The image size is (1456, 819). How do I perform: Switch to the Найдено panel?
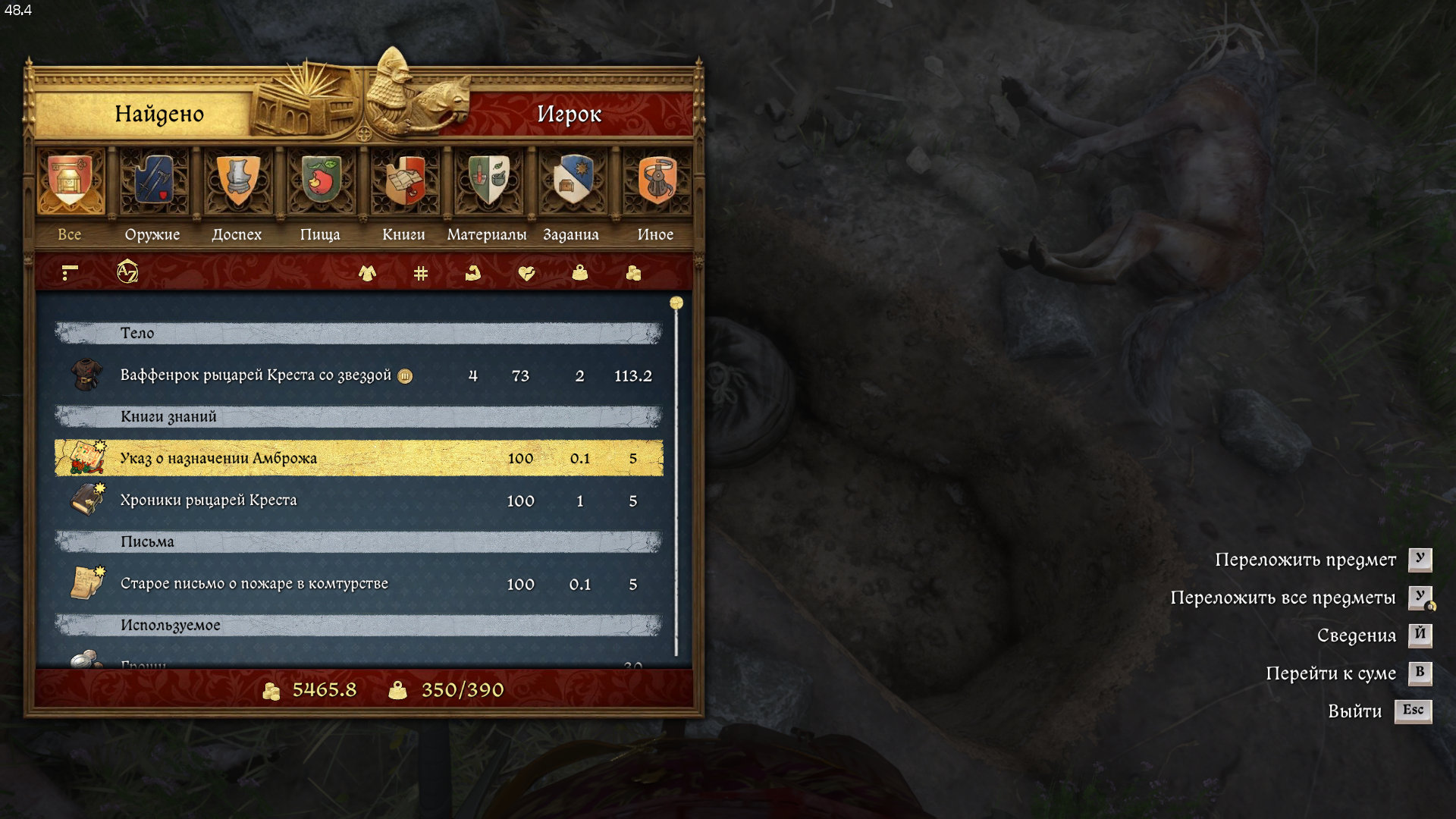click(159, 114)
